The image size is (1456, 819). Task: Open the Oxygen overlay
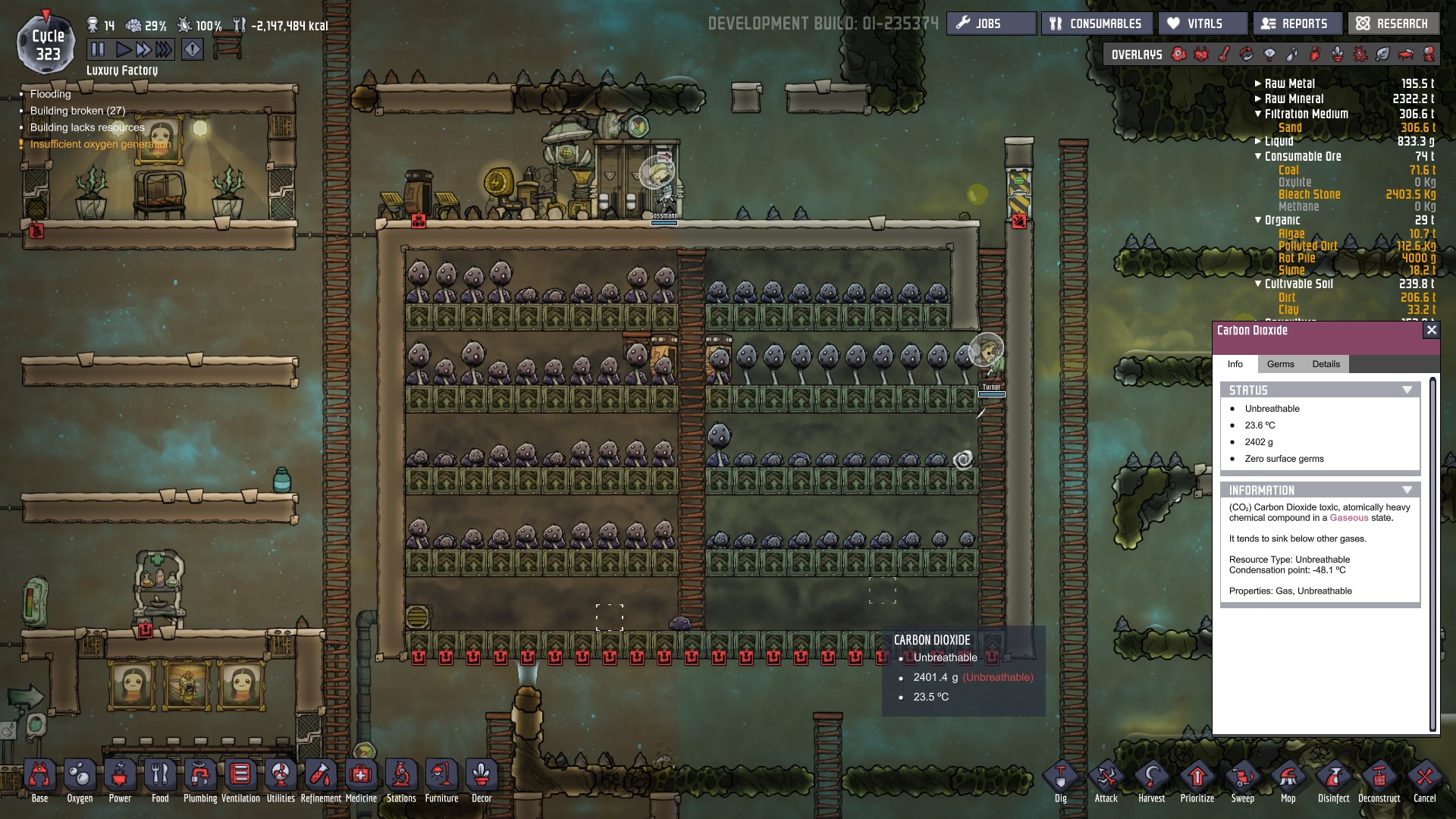tap(1178, 54)
